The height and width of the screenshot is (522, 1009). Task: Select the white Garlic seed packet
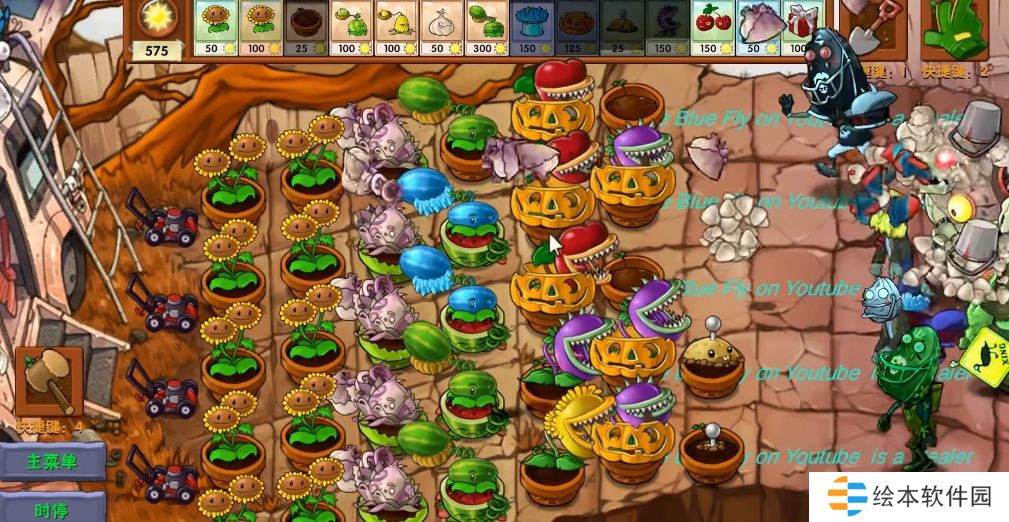pyautogui.click(x=440, y=27)
